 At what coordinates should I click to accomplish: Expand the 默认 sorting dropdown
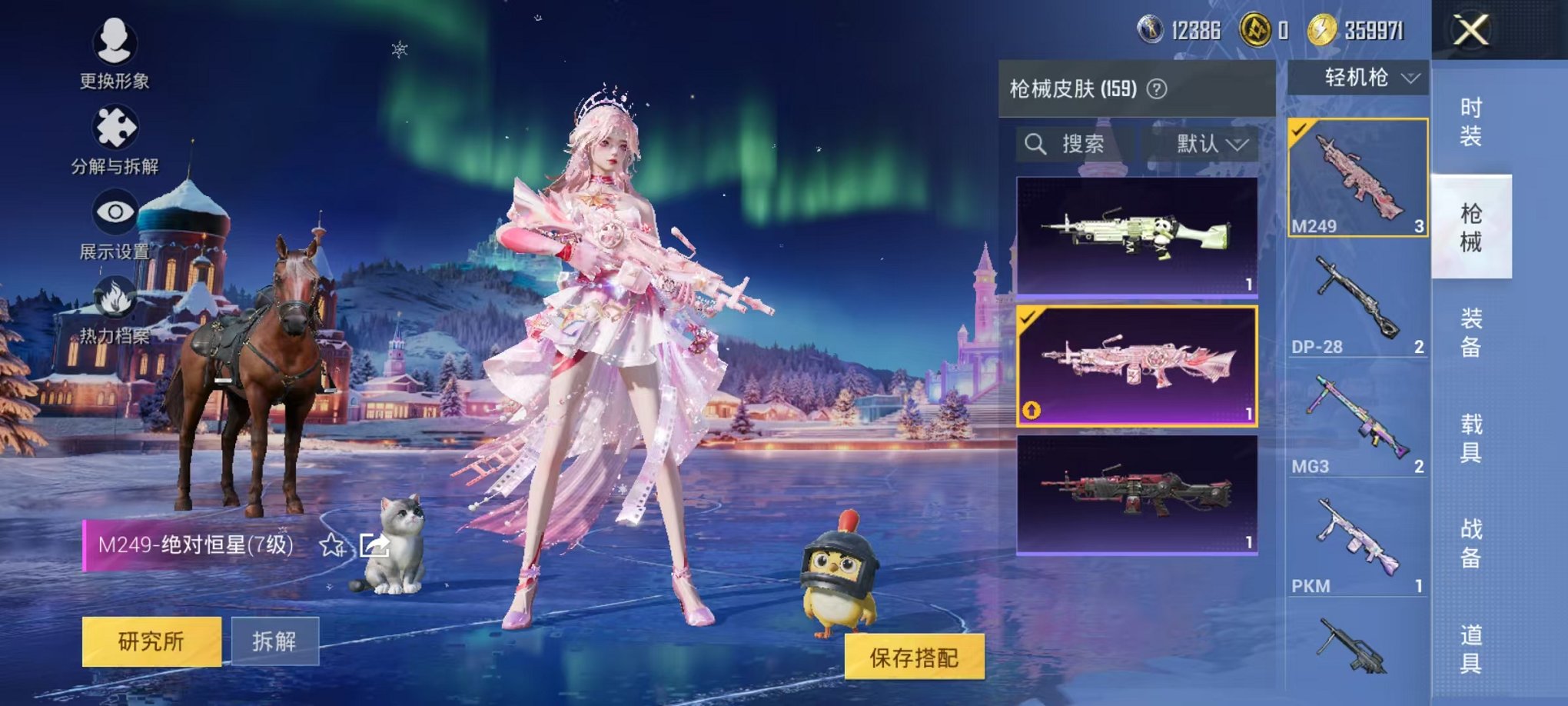pos(1200,145)
